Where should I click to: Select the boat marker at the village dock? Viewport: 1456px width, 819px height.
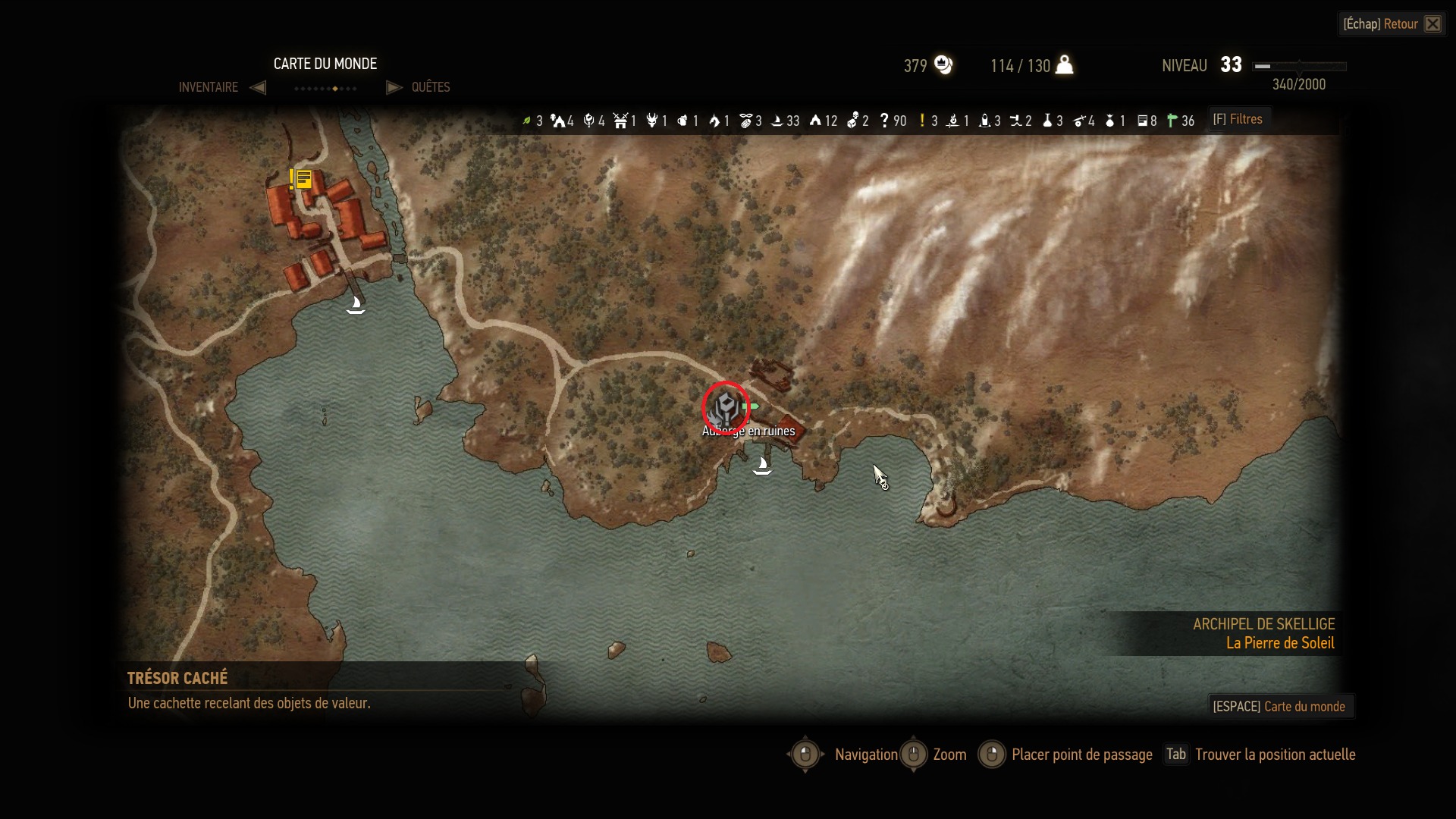pyautogui.click(x=356, y=305)
